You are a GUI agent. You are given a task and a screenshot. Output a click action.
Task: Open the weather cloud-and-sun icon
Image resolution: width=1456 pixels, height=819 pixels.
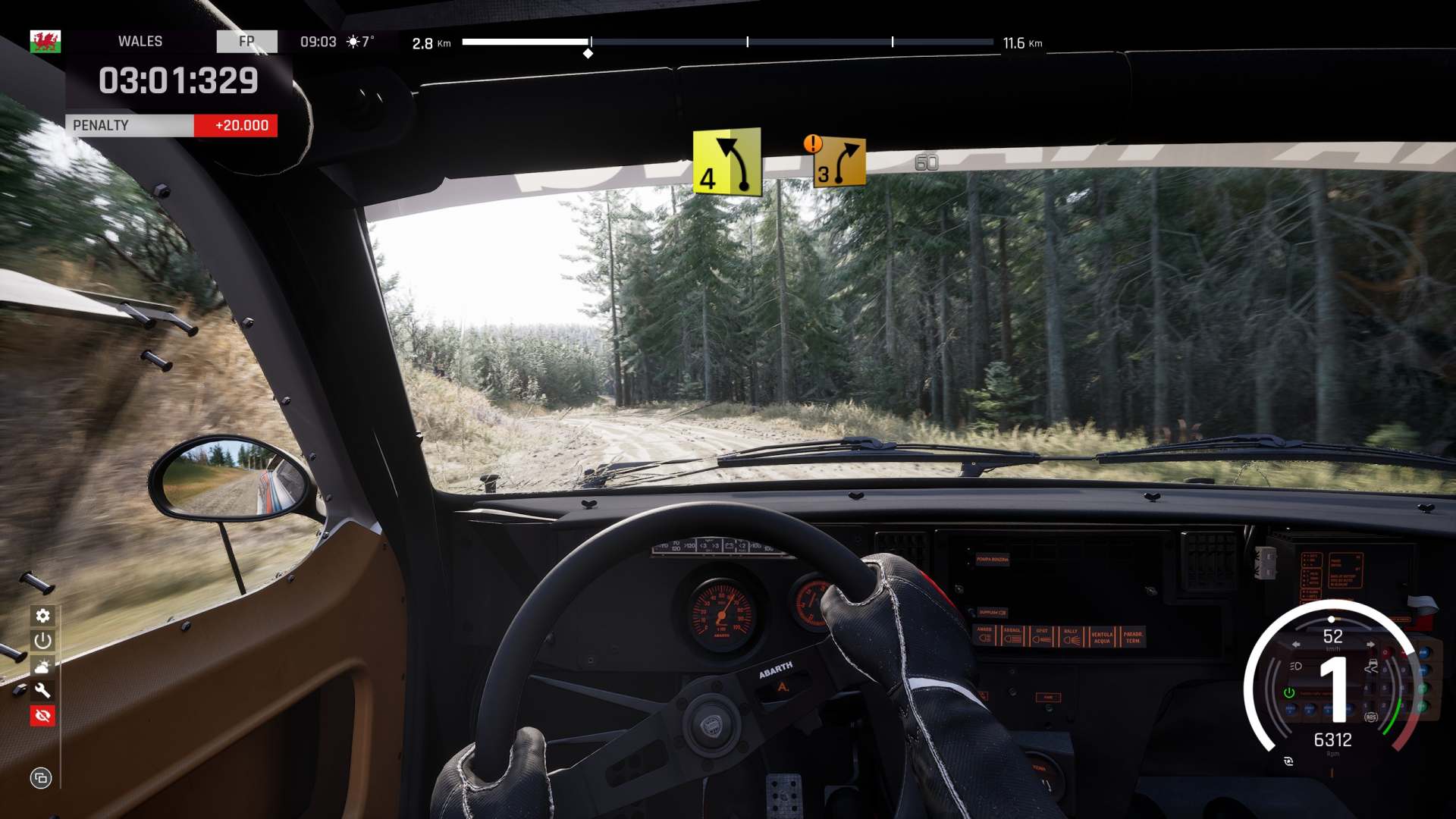(x=42, y=666)
